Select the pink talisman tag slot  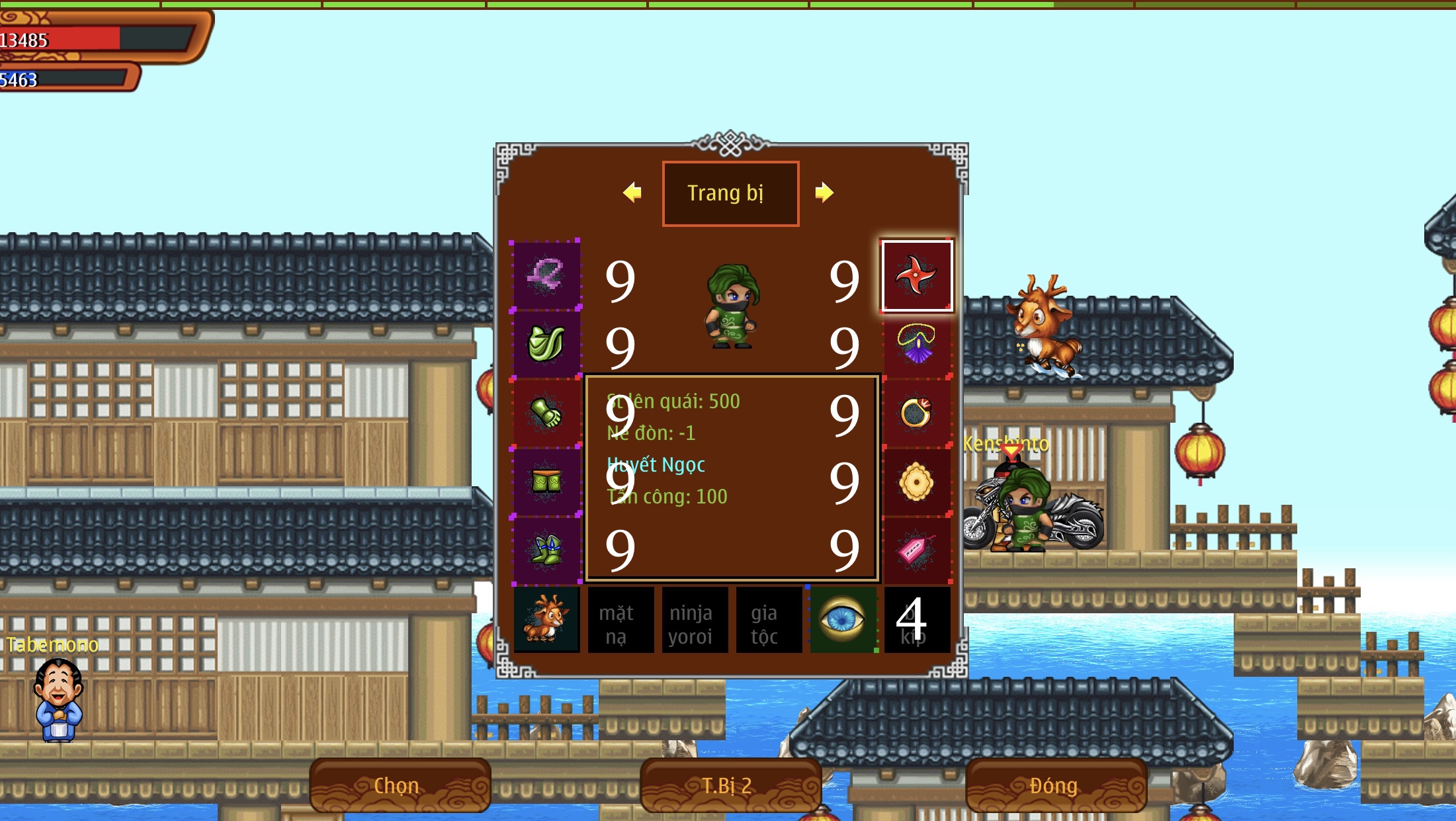916,550
